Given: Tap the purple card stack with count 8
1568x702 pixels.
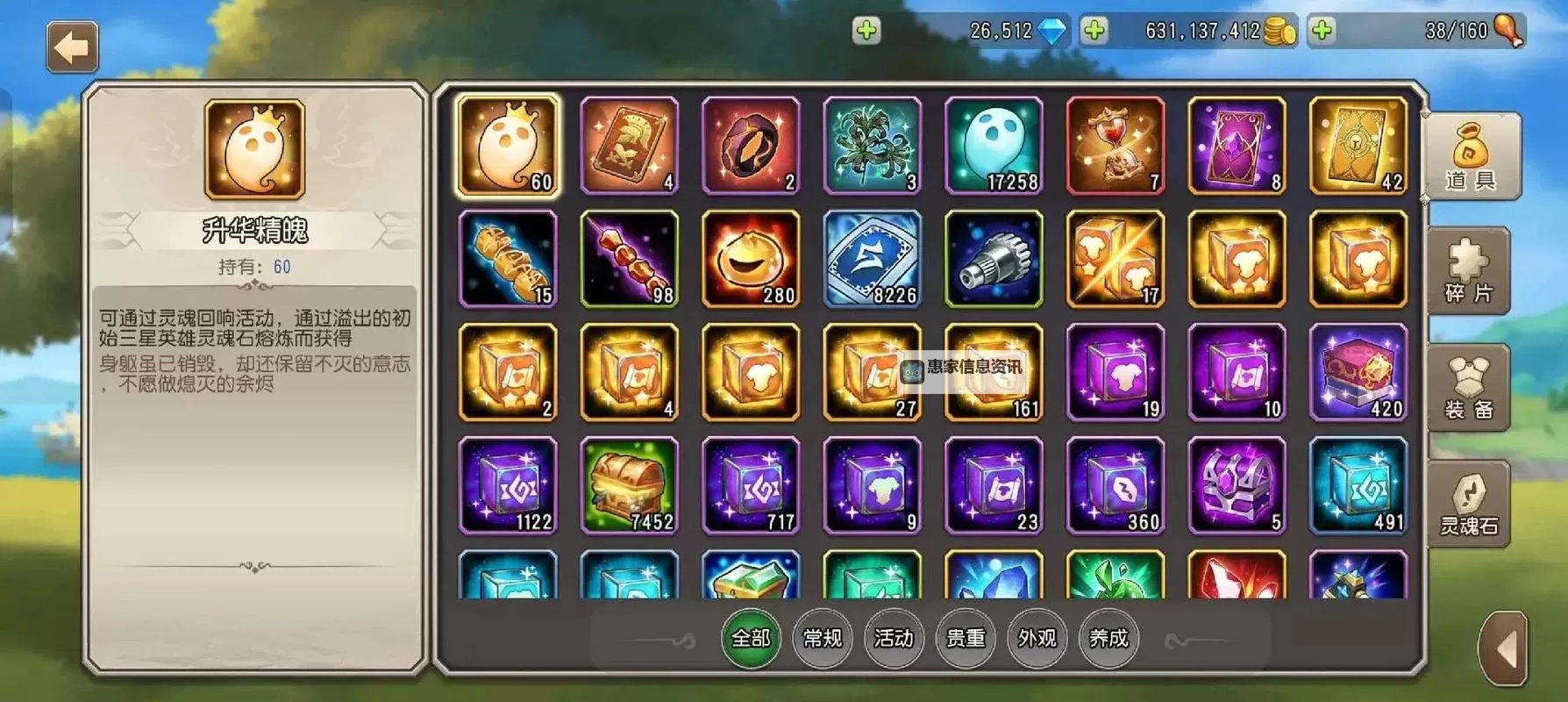Looking at the screenshot, I should click(1237, 145).
